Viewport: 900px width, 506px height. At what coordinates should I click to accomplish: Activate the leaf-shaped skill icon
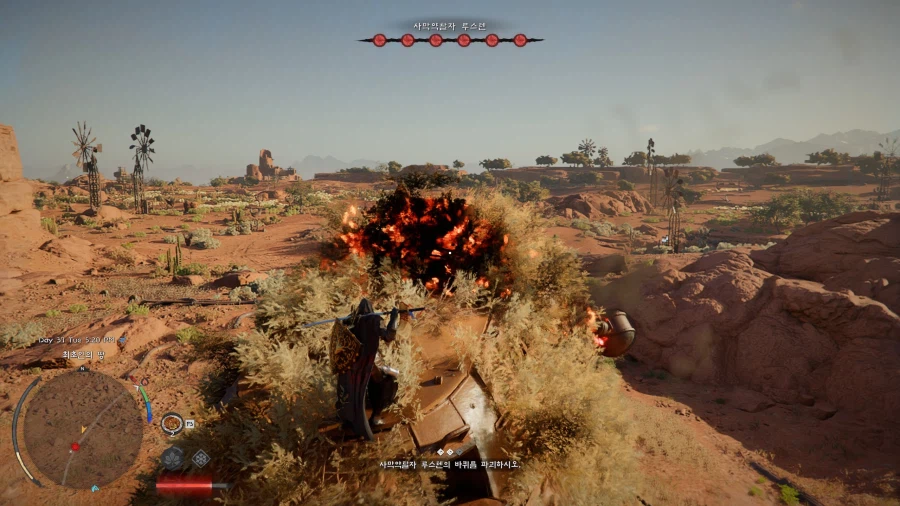point(172,458)
